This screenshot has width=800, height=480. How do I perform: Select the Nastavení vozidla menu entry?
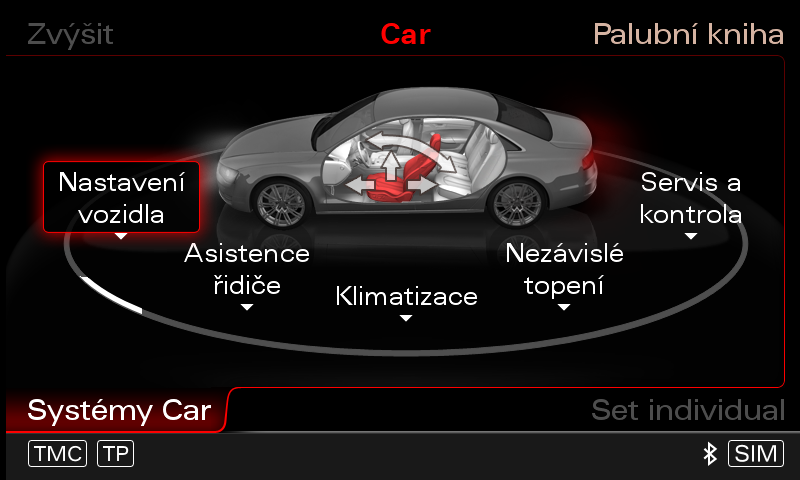pos(121,198)
